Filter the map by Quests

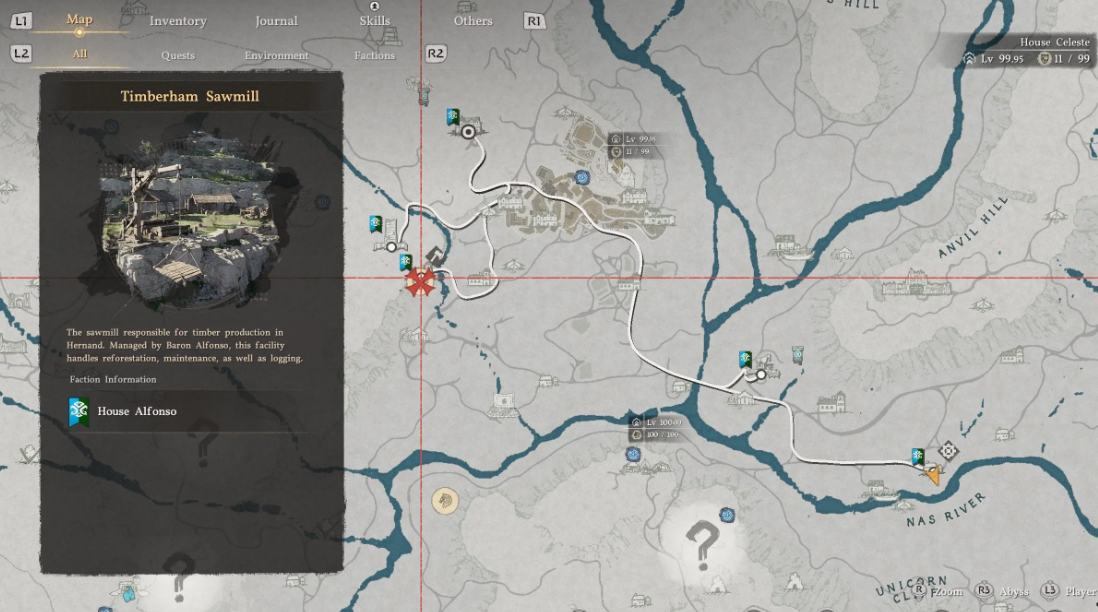pyautogui.click(x=178, y=55)
